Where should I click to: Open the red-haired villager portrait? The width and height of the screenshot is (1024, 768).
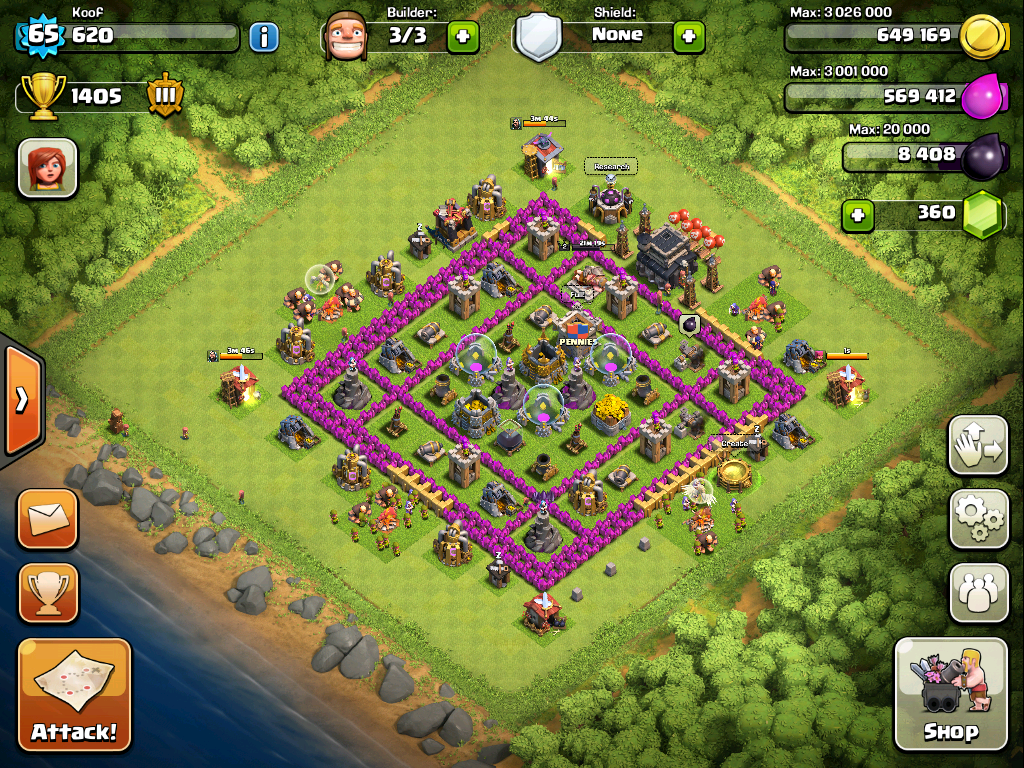(47, 168)
